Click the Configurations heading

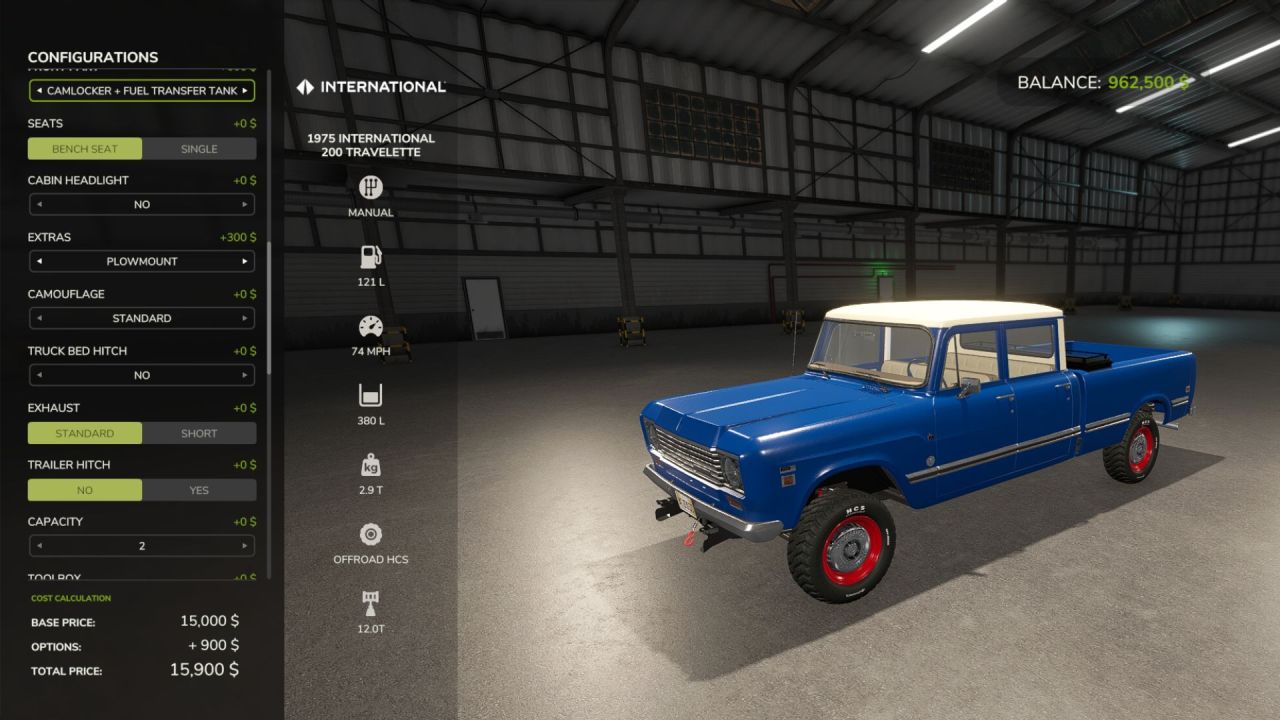[91, 57]
